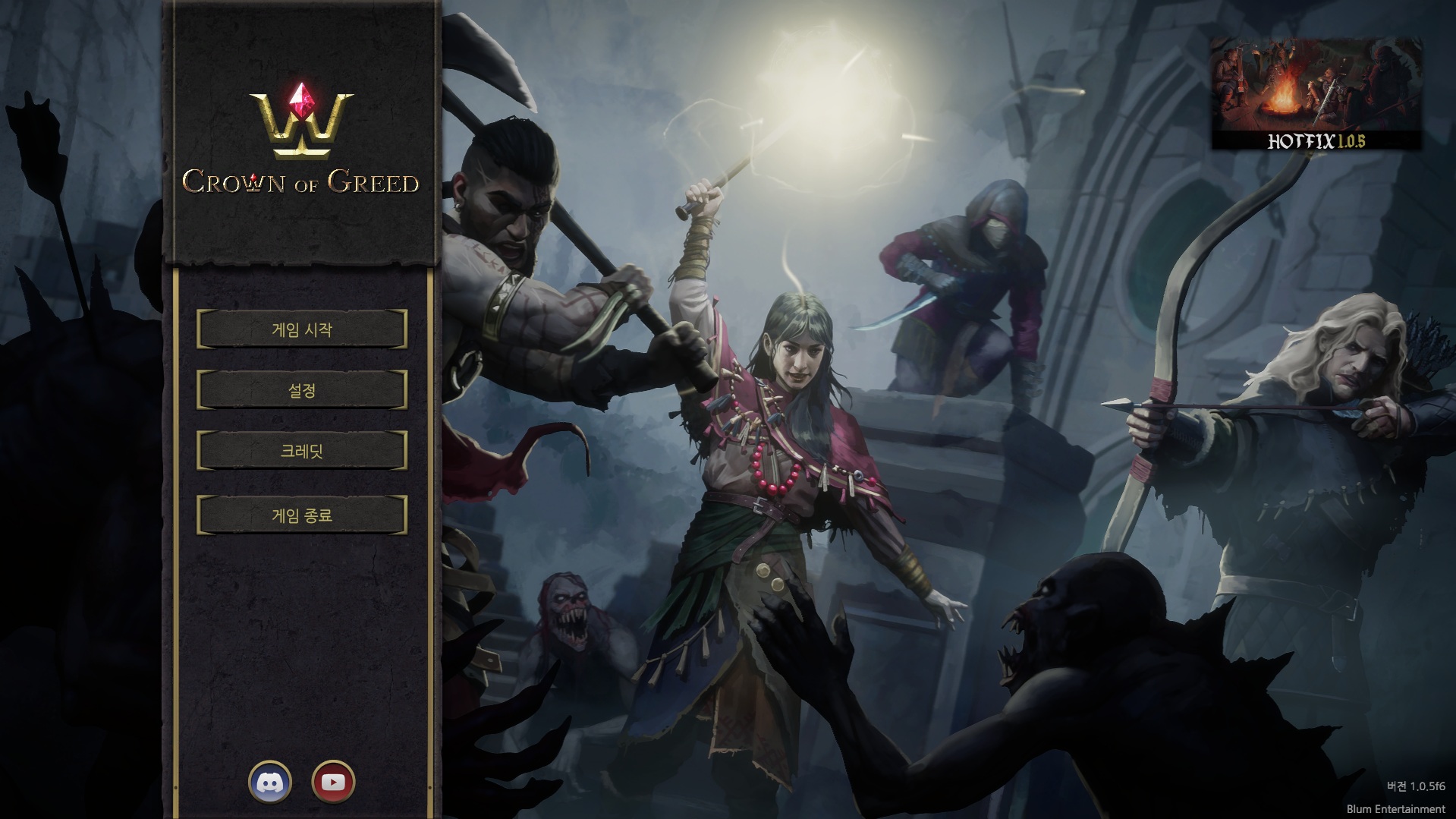View the 크레딧 credits screen

point(302,451)
